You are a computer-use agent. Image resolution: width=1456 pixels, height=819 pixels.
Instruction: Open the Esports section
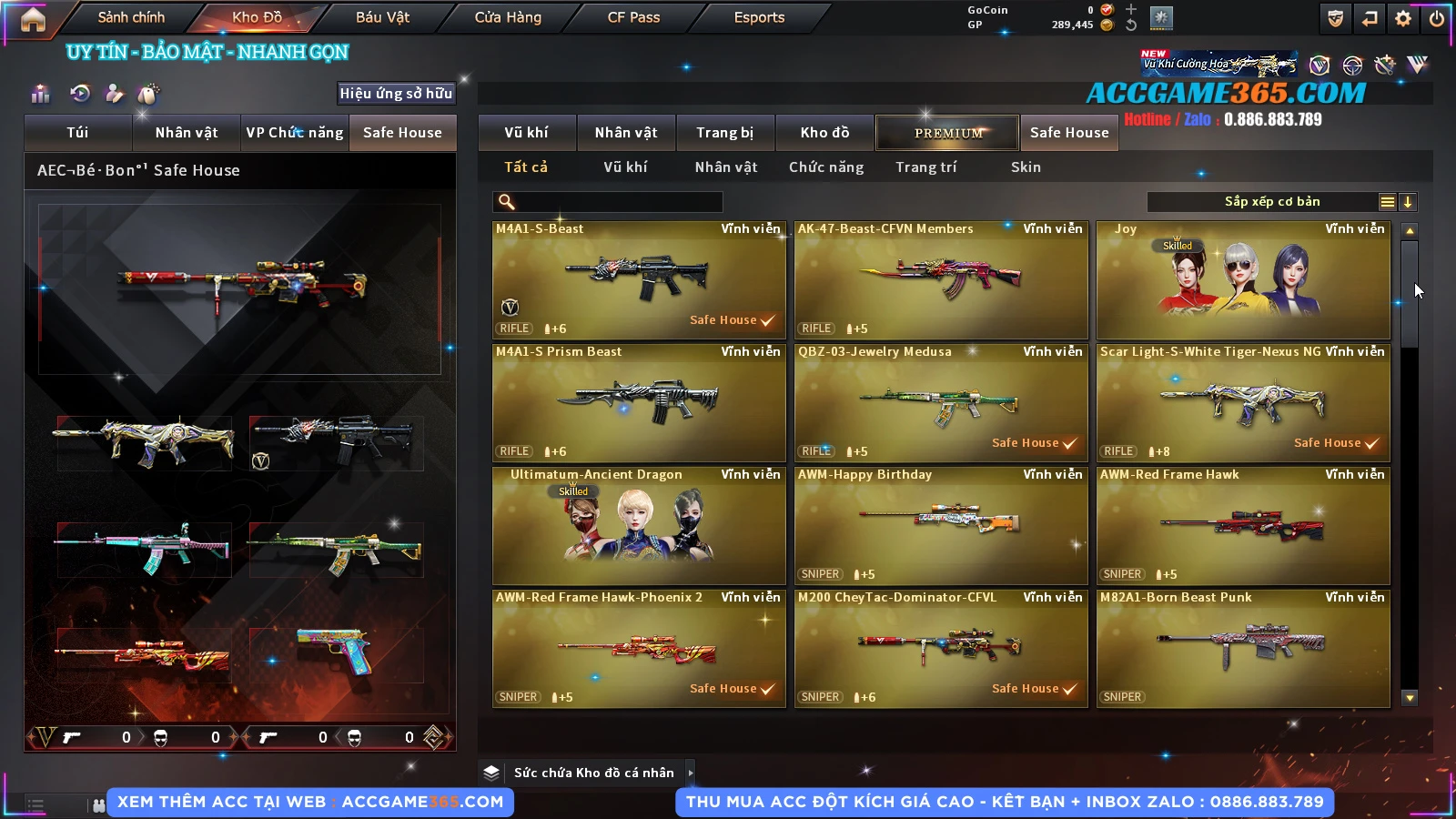[759, 17]
